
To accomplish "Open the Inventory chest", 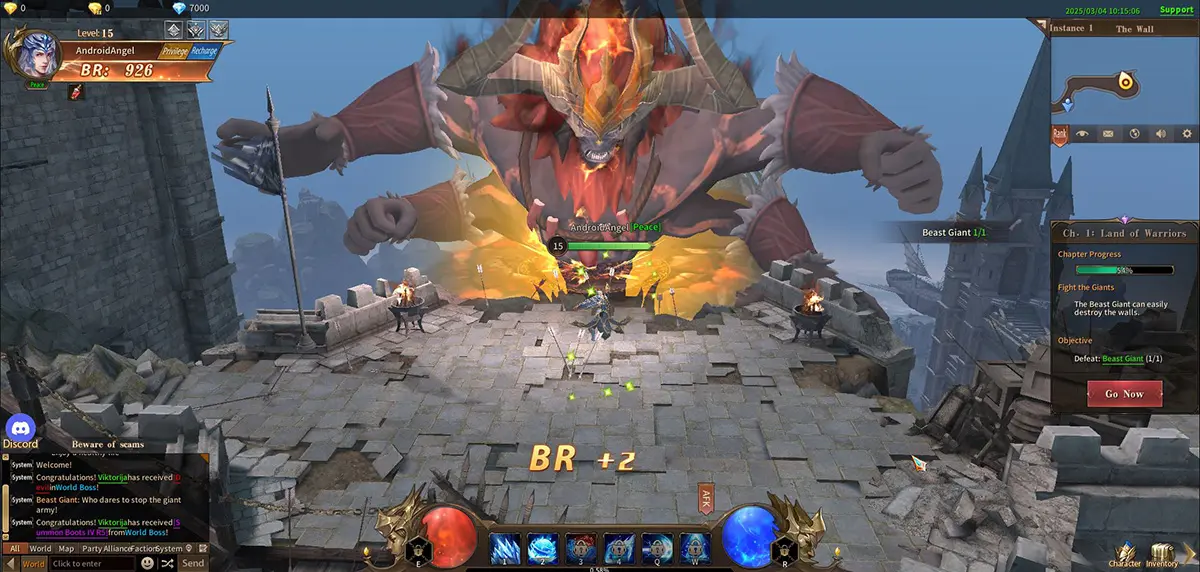I will pyautogui.click(x=1162, y=552).
